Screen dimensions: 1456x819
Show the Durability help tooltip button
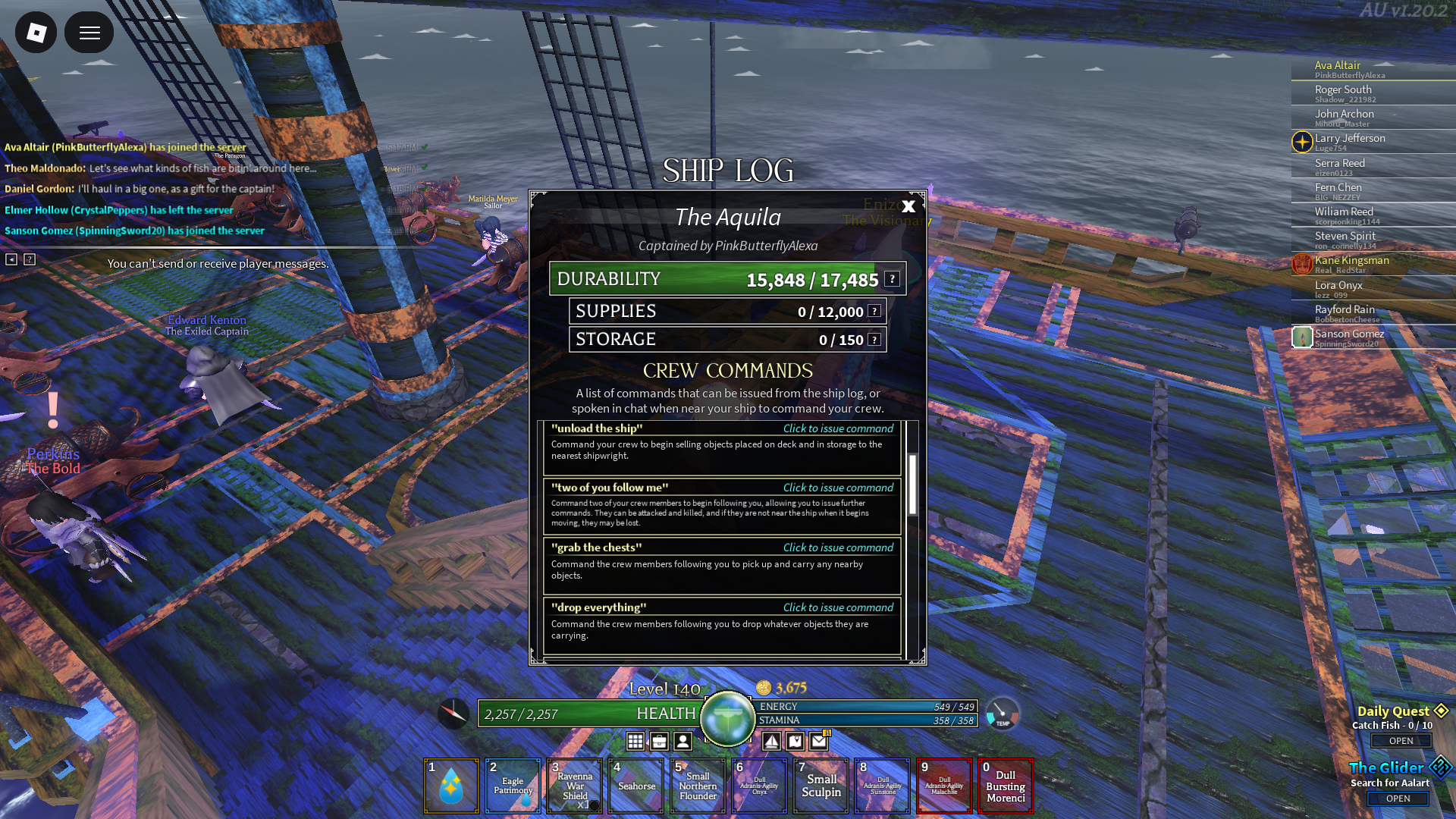pos(893,279)
